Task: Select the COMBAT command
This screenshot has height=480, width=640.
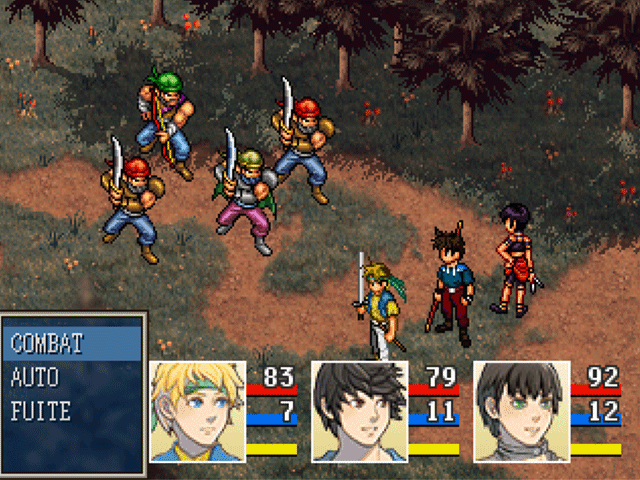Action: [47, 343]
